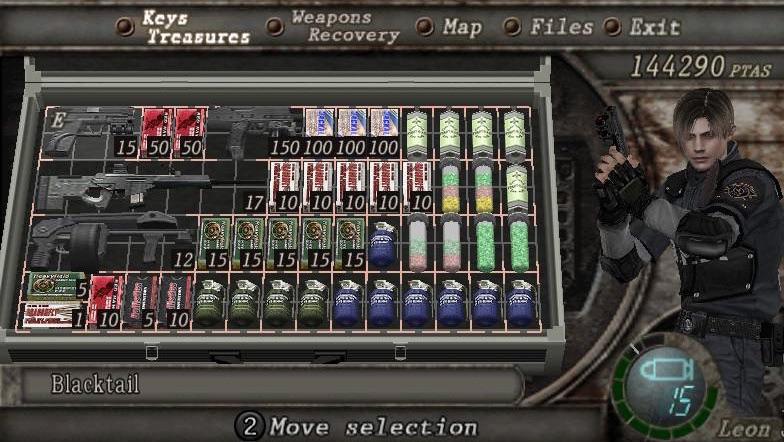Select the equipped Blacktail handgun
Viewport: 784px width, 442px height.
pyautogui.click(x=90, y=131)
